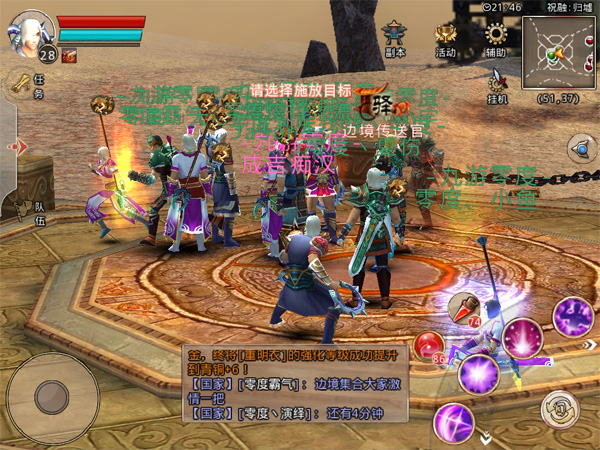Activate the pink light burst skill
Screen dimensions: 600x450
pyautogui.click(x=521, y=336)
